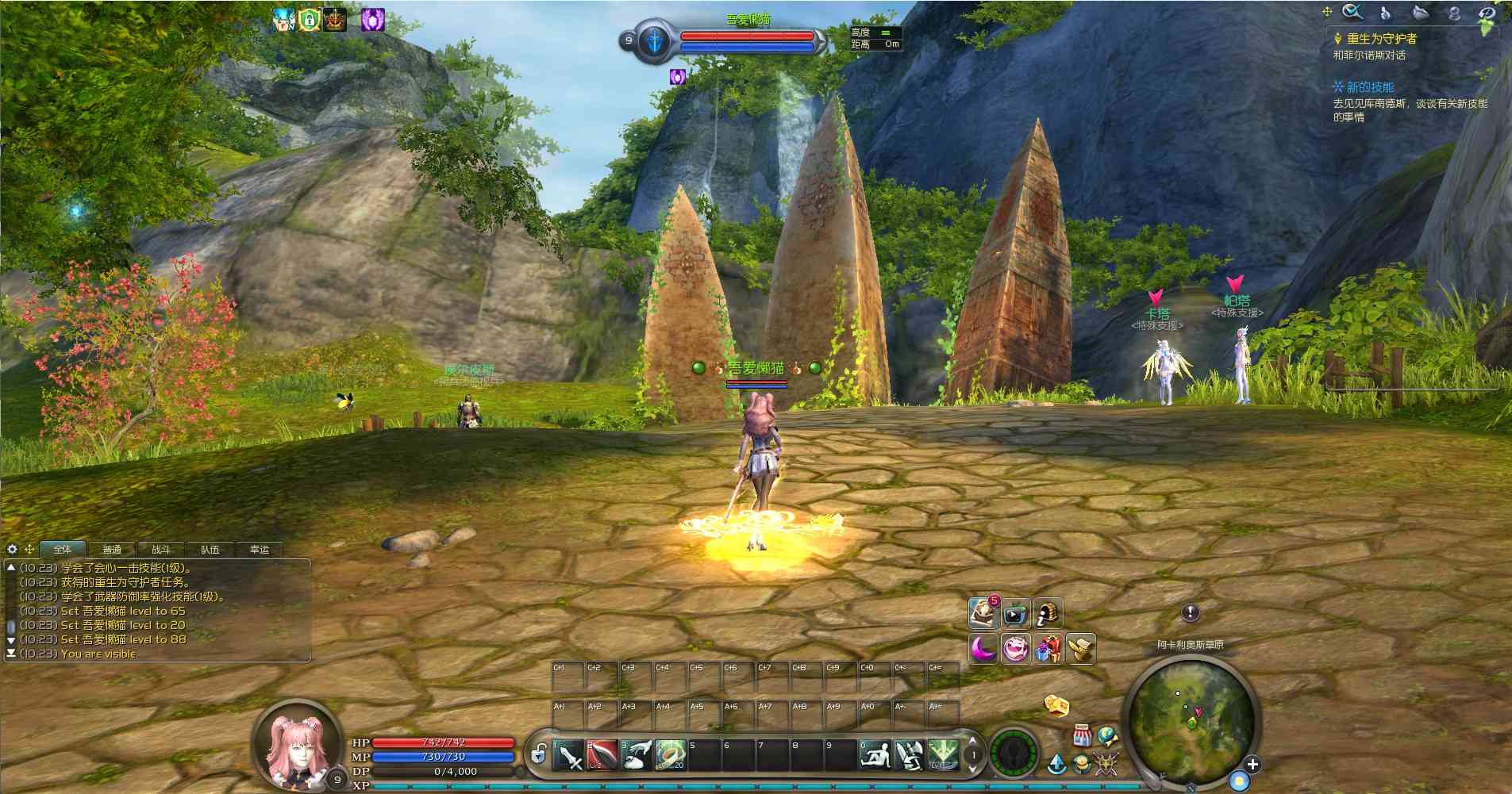Click the magnifier checkmark icon above the quest tracker
Image resolution: width=1512 pixels, height=794 pixels.
(1352, 12)
